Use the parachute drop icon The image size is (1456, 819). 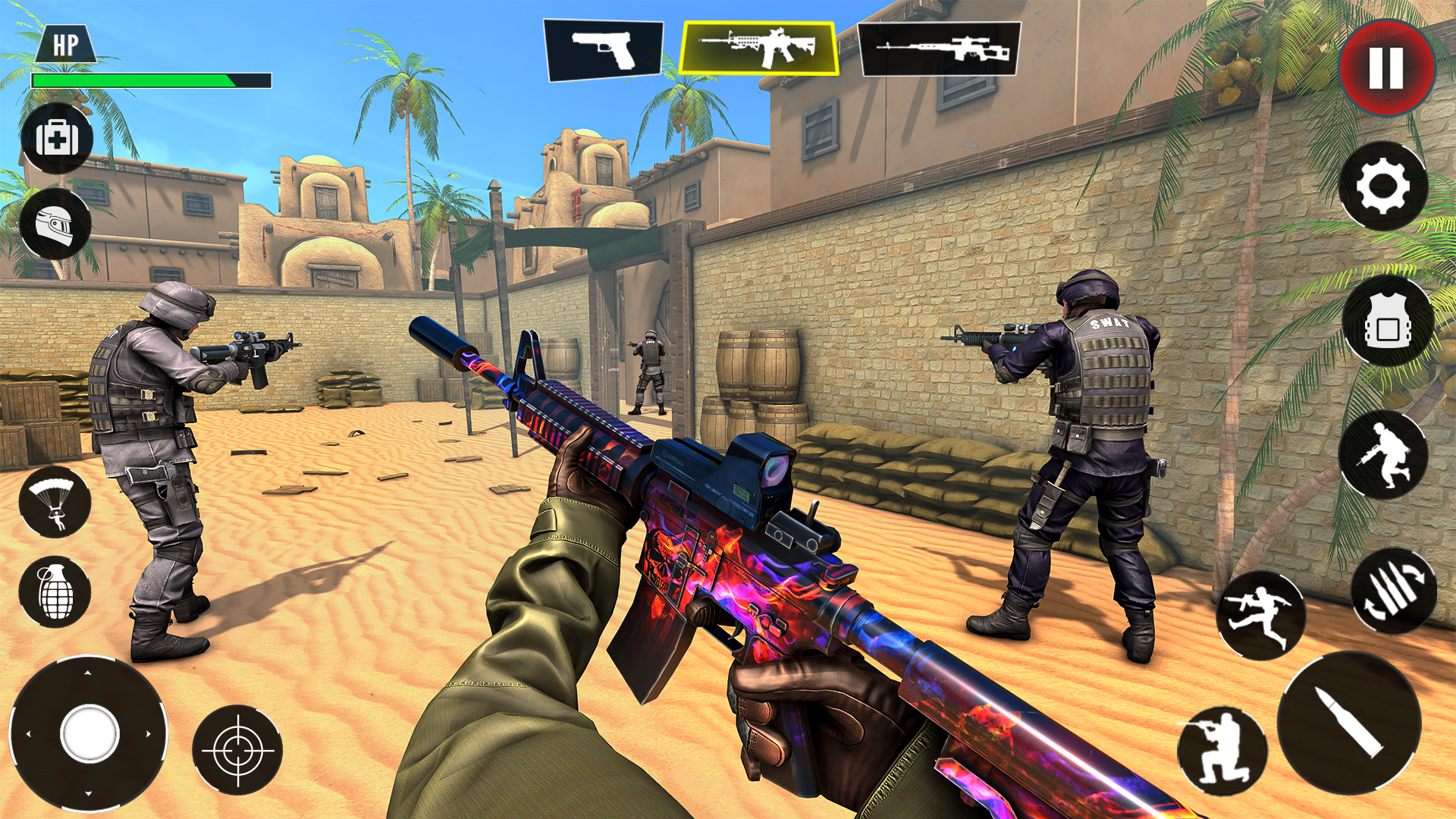pyautogui.click(x=57, y=502)
